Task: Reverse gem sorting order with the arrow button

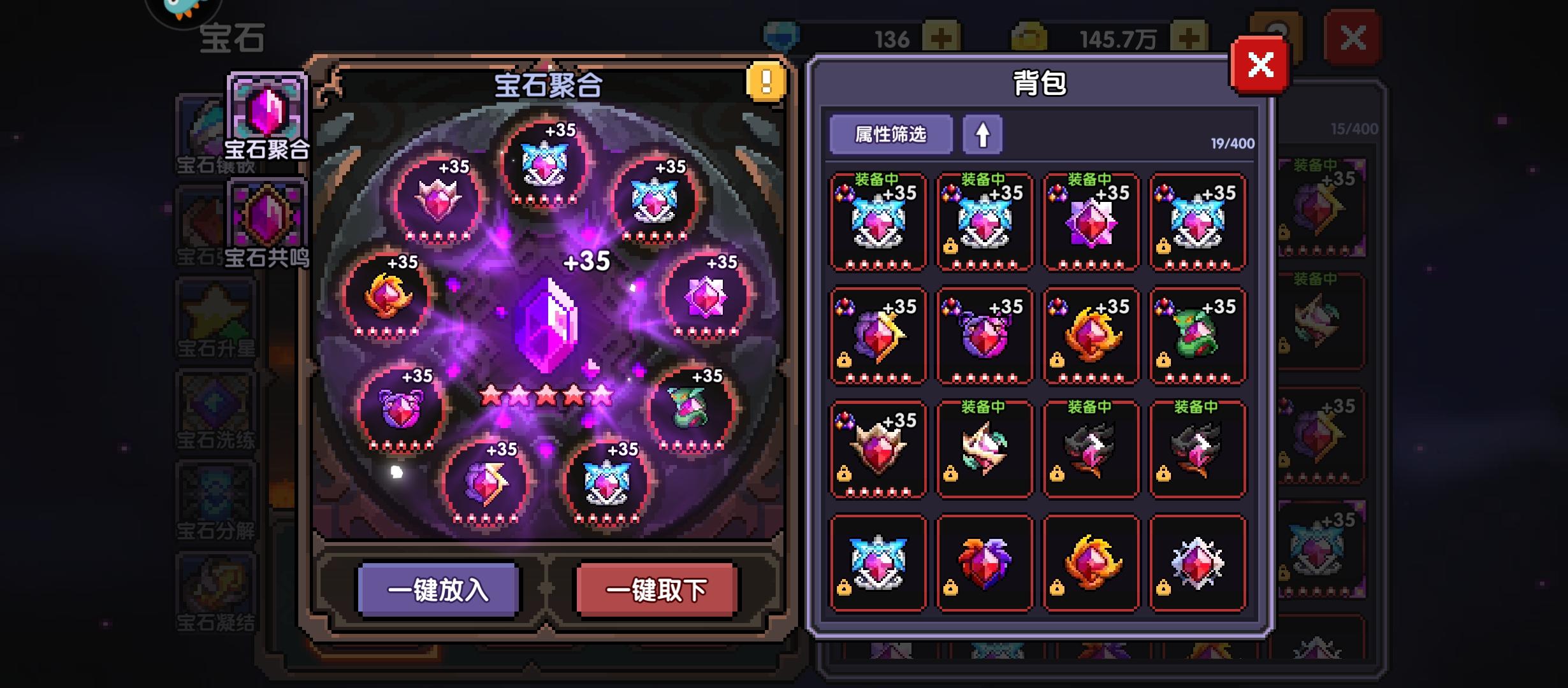Action: [x=982, y=134]
